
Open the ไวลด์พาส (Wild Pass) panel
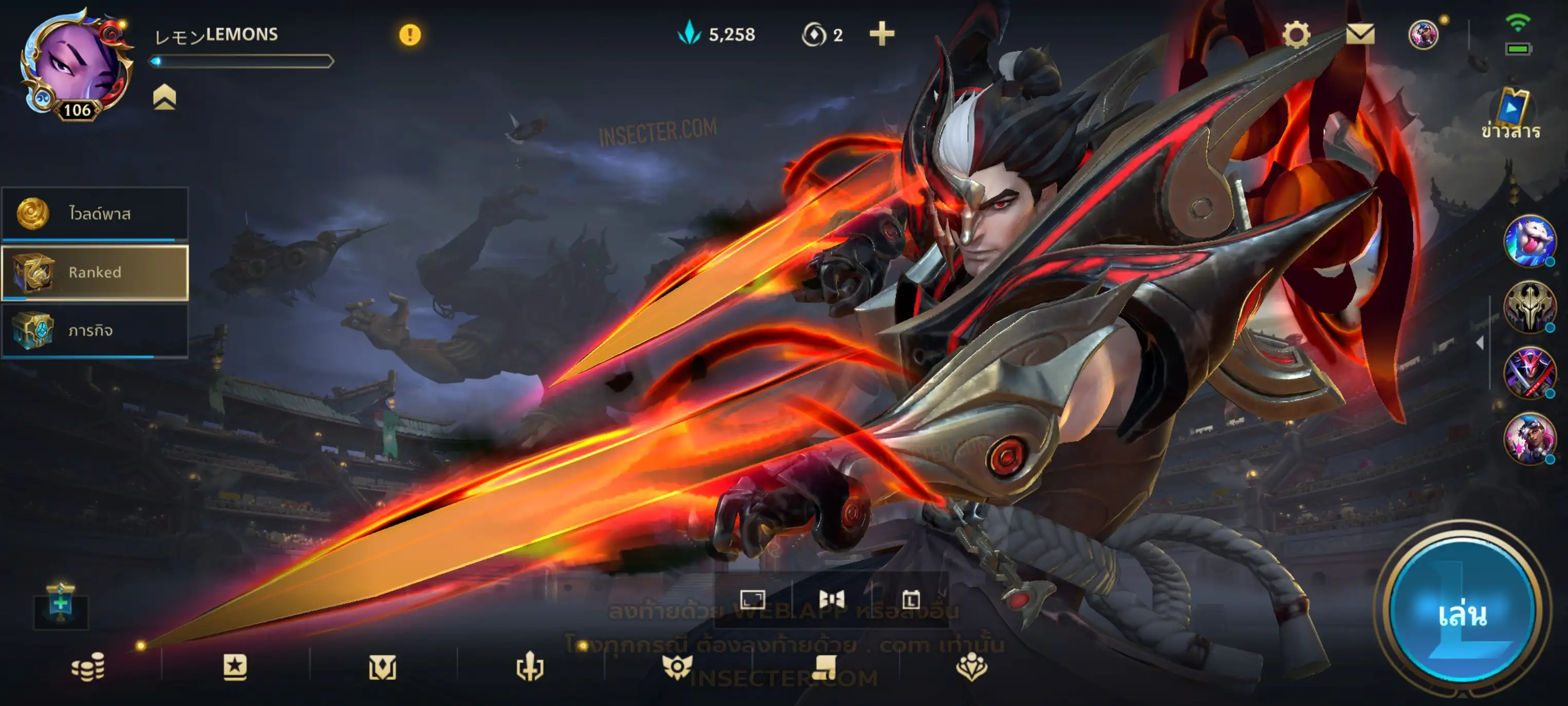point(95,214)
